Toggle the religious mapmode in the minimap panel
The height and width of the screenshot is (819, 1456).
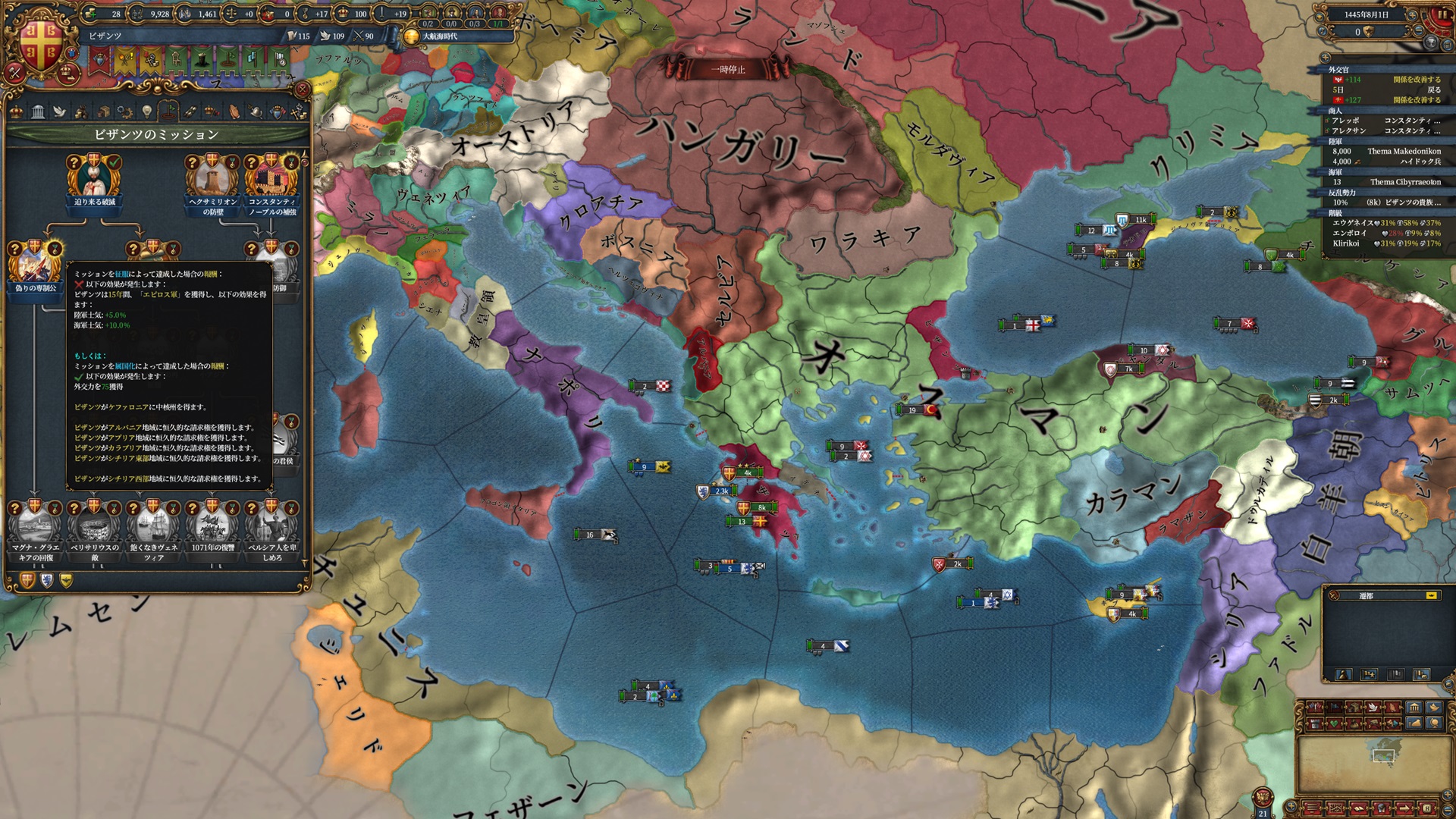click(x=1392, y=706)
